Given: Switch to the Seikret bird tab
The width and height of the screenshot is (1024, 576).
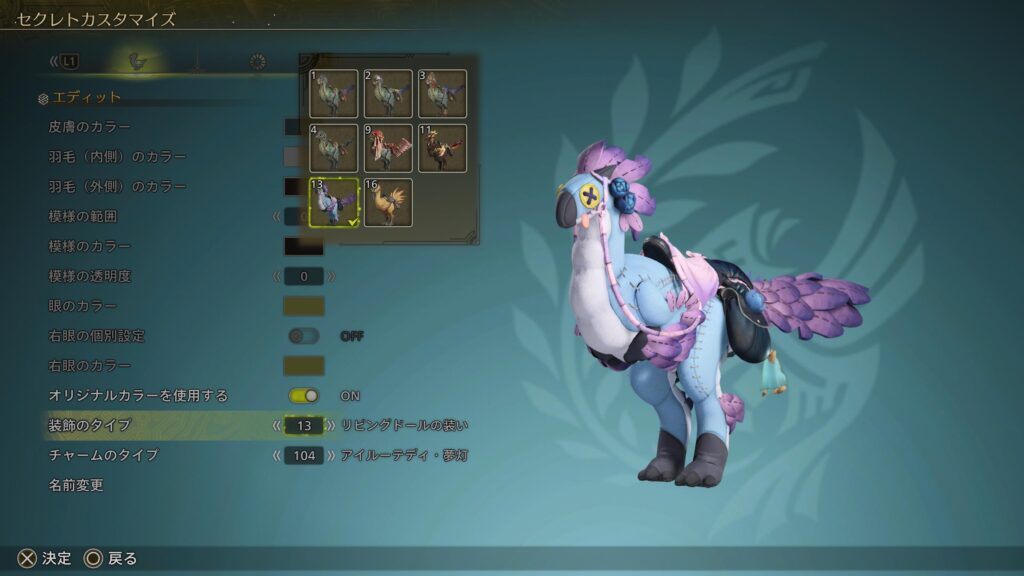Looking at the screenshot, I should [138, 62].
